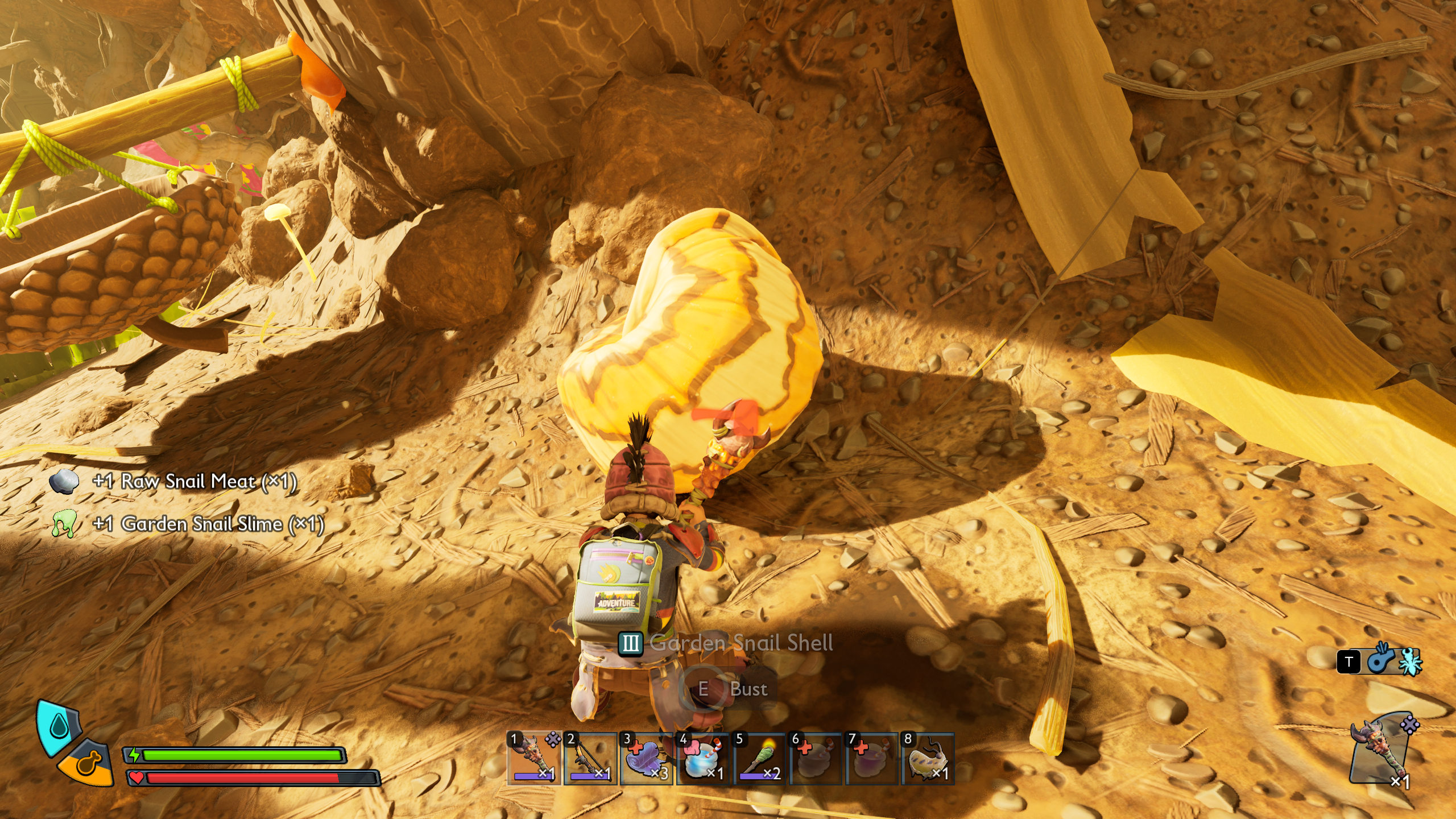Equip the bow from hotbar slot 2

point(590,758)
